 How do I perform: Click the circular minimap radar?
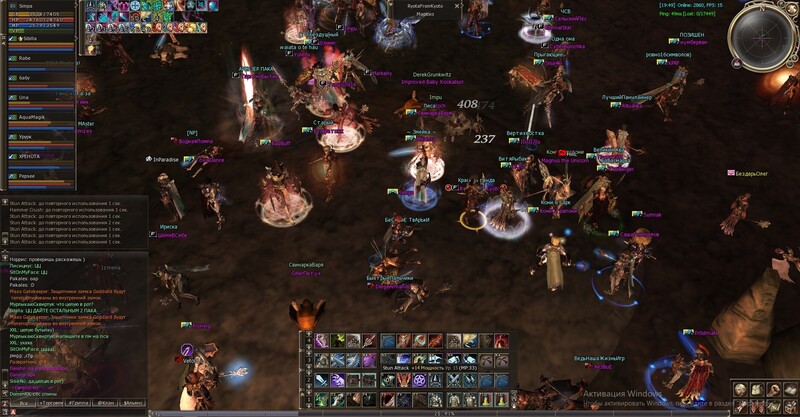[x=762, y=38]
